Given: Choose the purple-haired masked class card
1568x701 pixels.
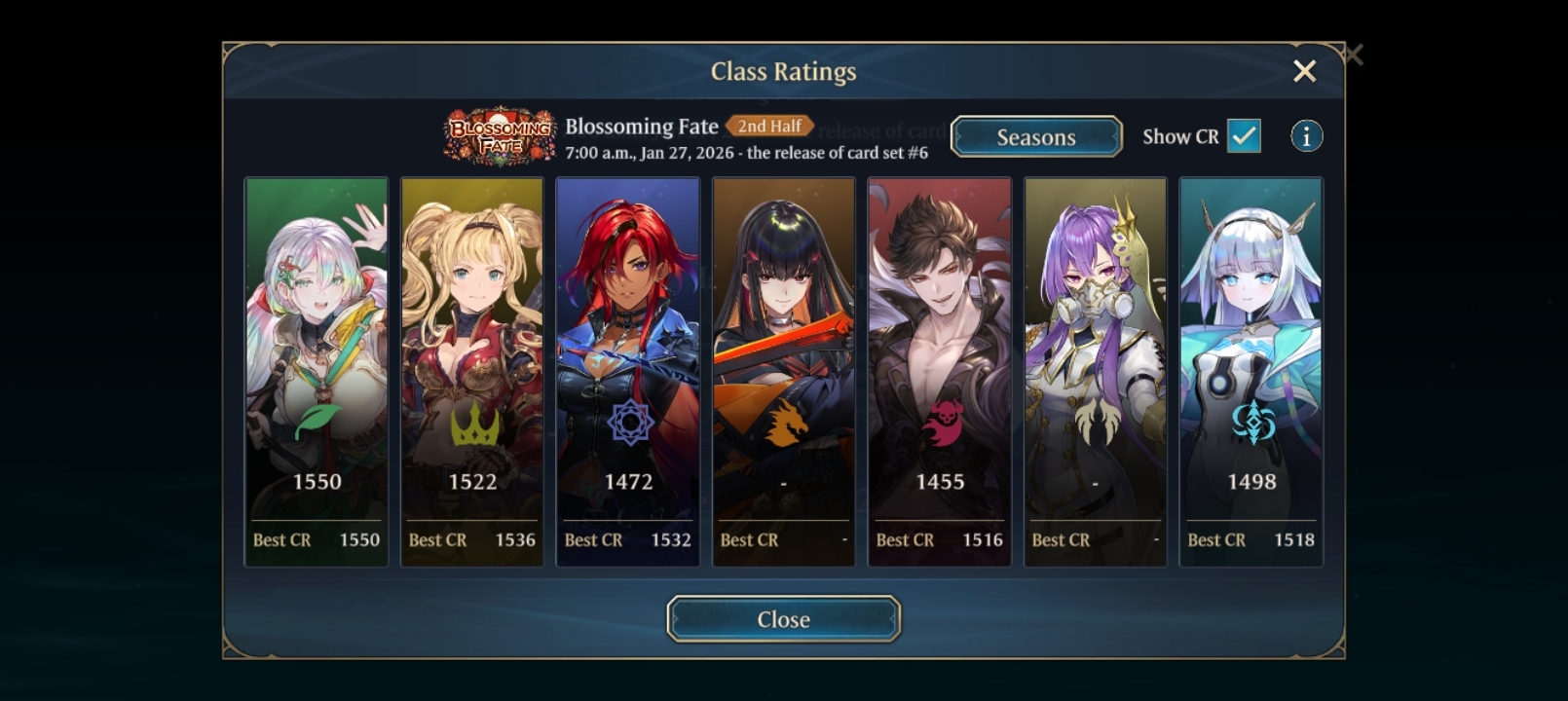Looking at the screenshot, I should tap(1096, 371).
